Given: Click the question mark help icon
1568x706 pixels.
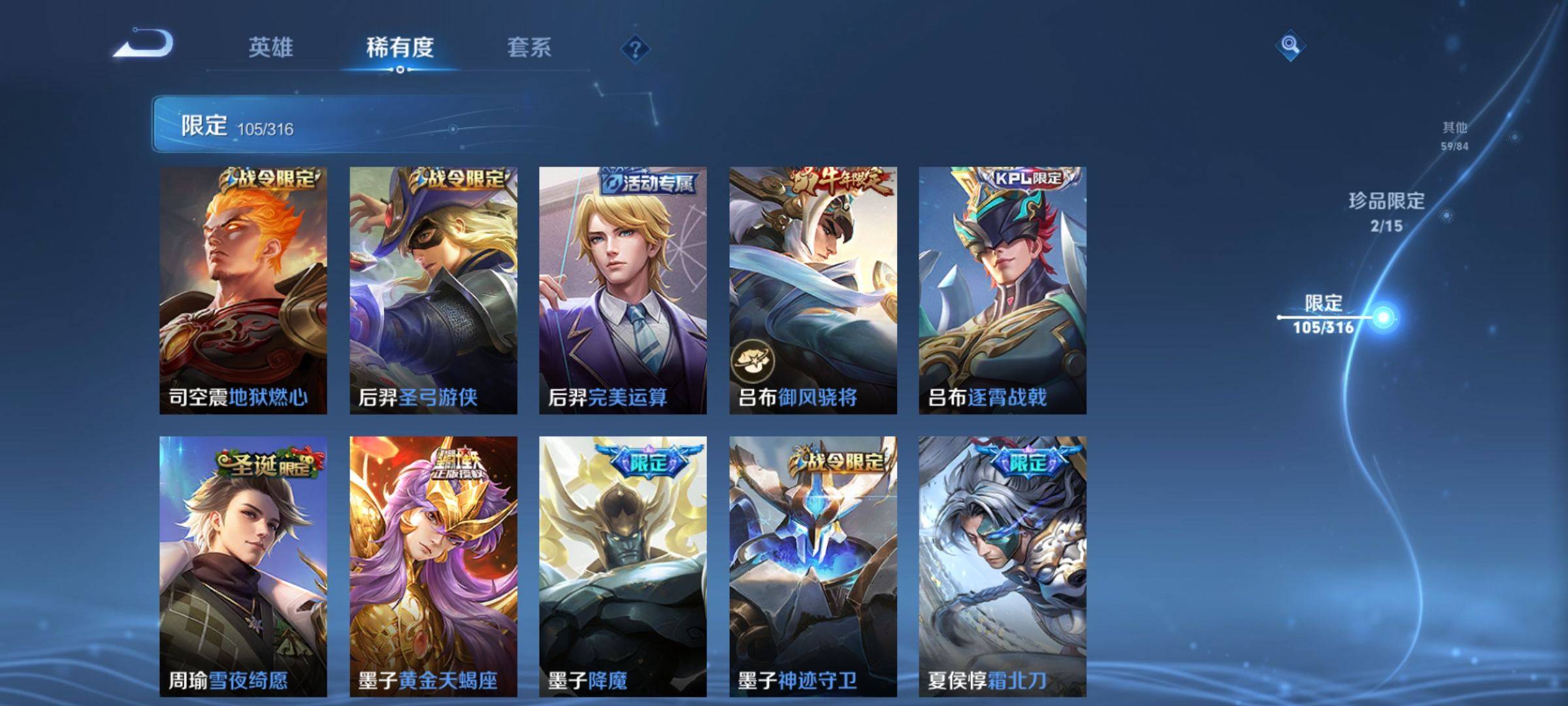Looking at the screenshot, I should coord(637,49).
